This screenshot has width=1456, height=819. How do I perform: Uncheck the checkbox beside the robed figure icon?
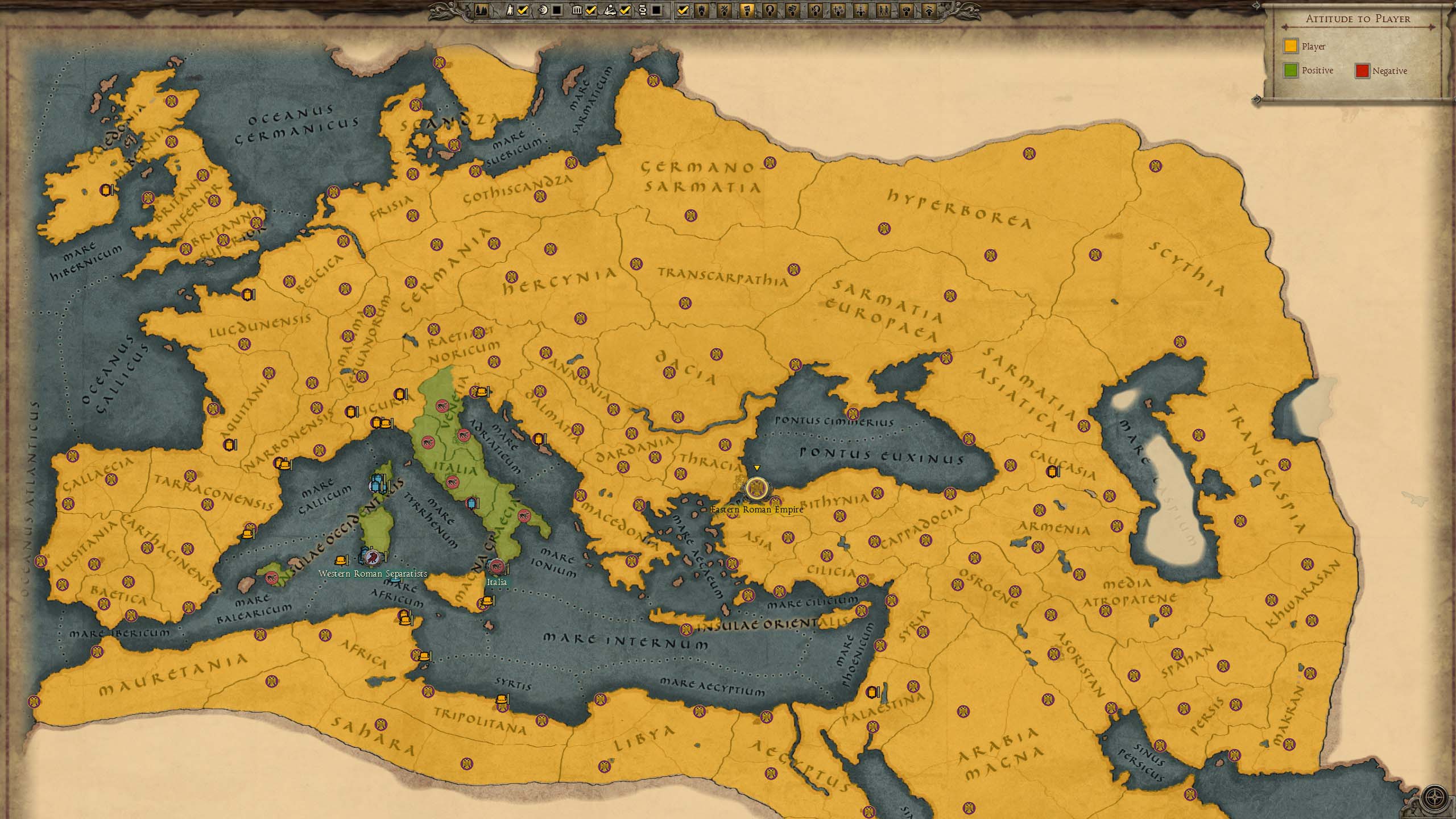523,10
